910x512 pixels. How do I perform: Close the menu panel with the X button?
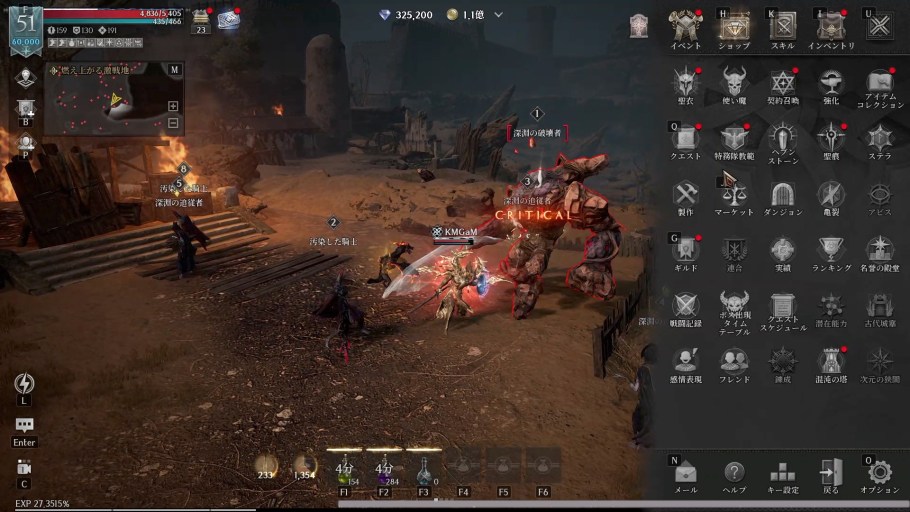pos(880,26)
